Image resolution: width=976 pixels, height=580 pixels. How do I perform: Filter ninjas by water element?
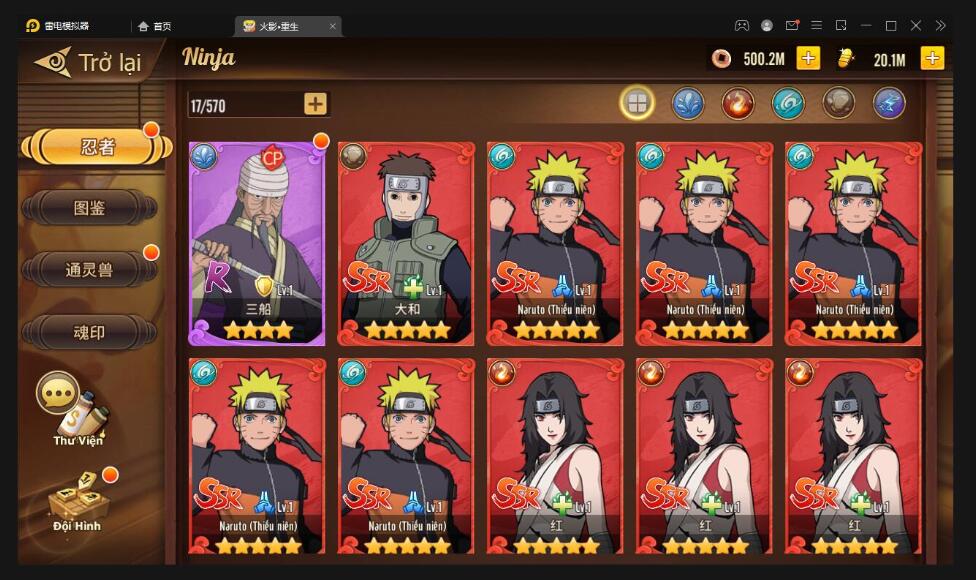pos(687,102)
